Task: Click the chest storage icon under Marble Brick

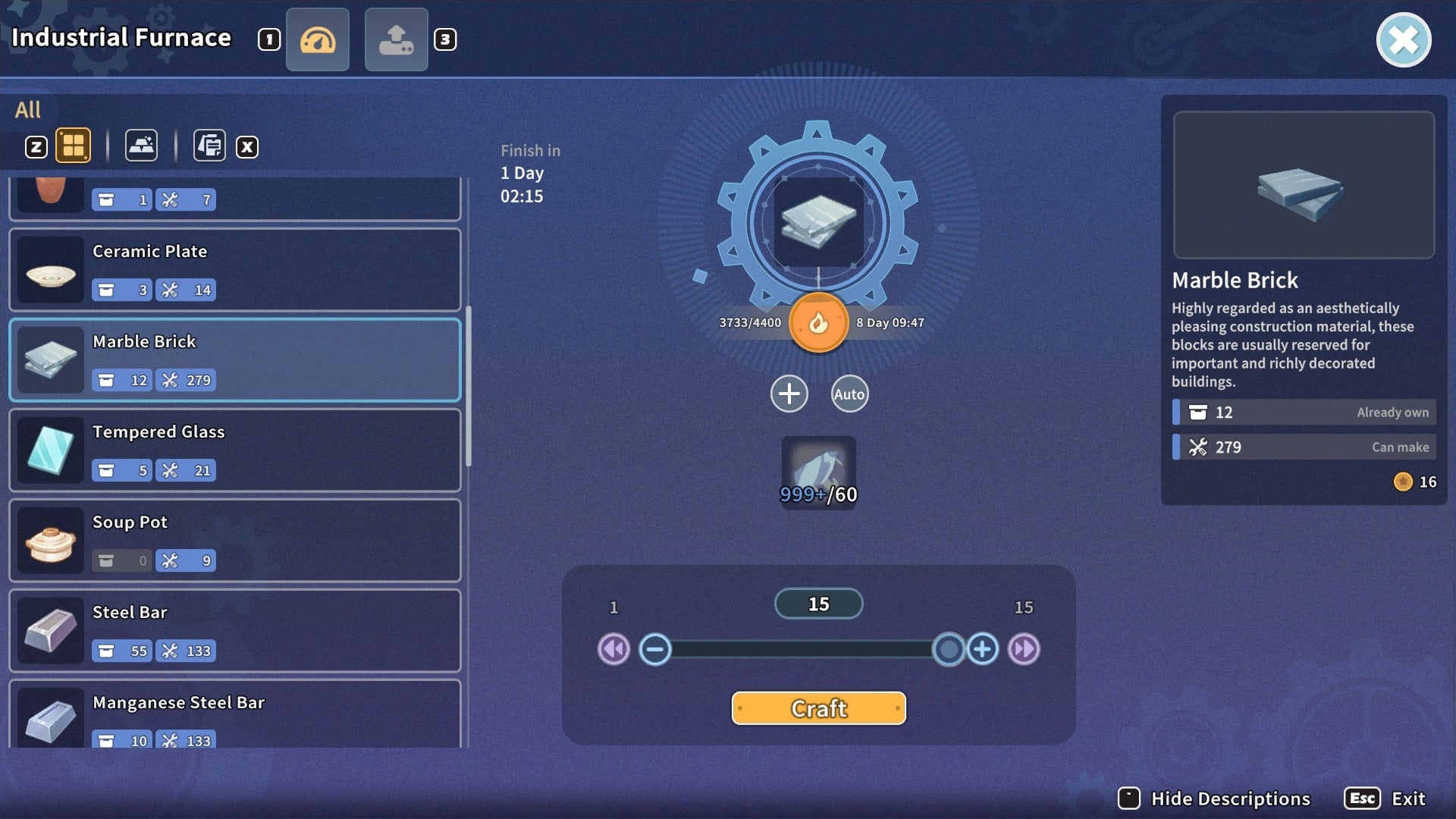Action: point(105,380)
